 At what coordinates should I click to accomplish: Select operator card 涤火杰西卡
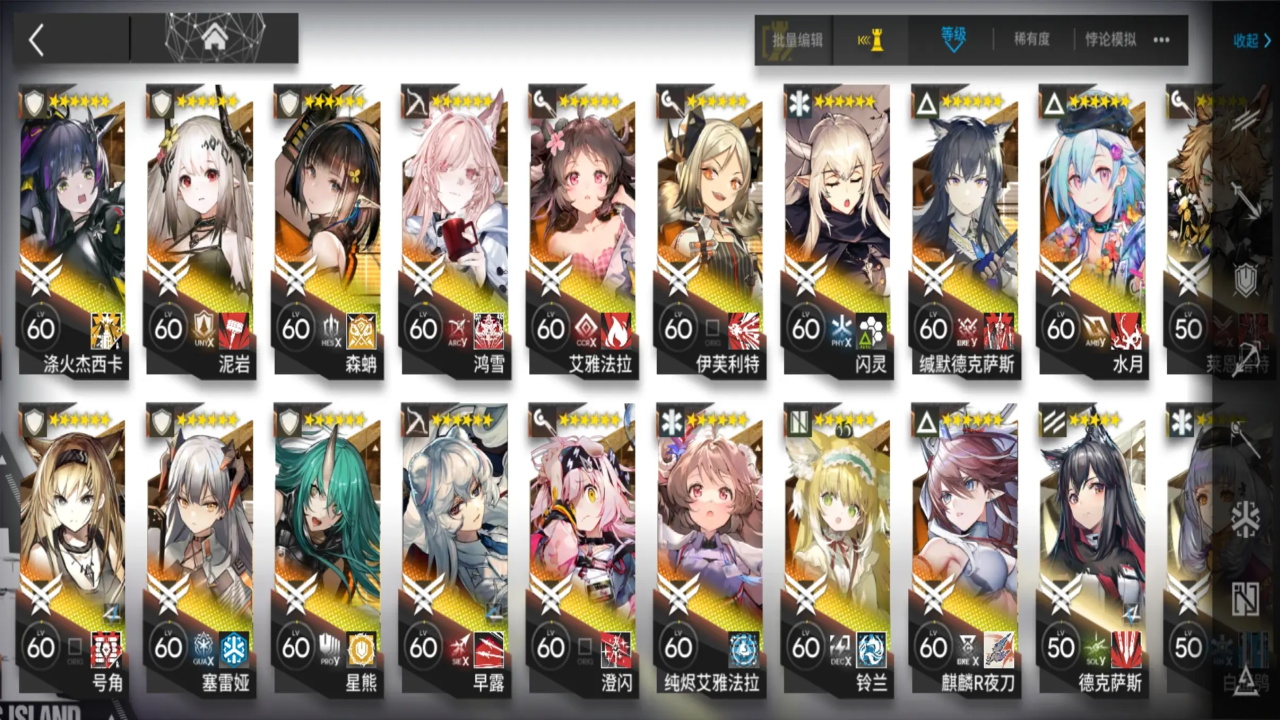tap(74, 230)
